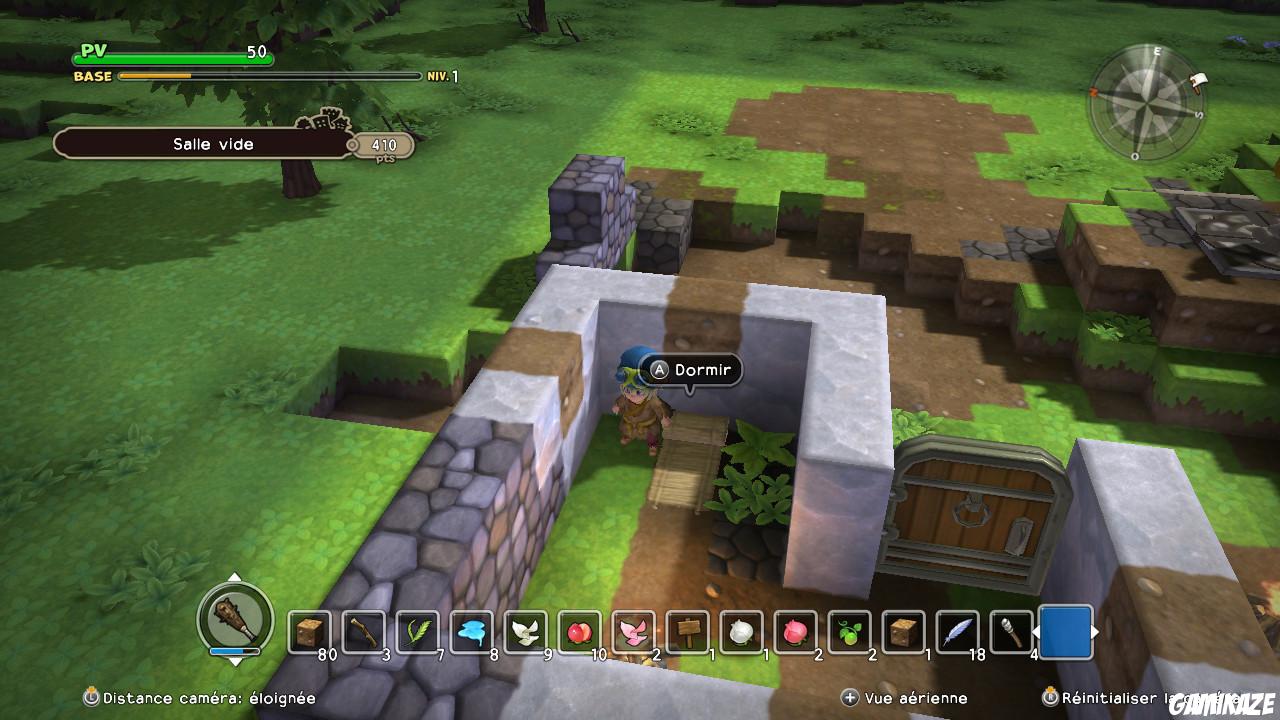This screenshot has height=720, width=1280.
Task: Select the torch item slot
Action: tap(1010, 630)
